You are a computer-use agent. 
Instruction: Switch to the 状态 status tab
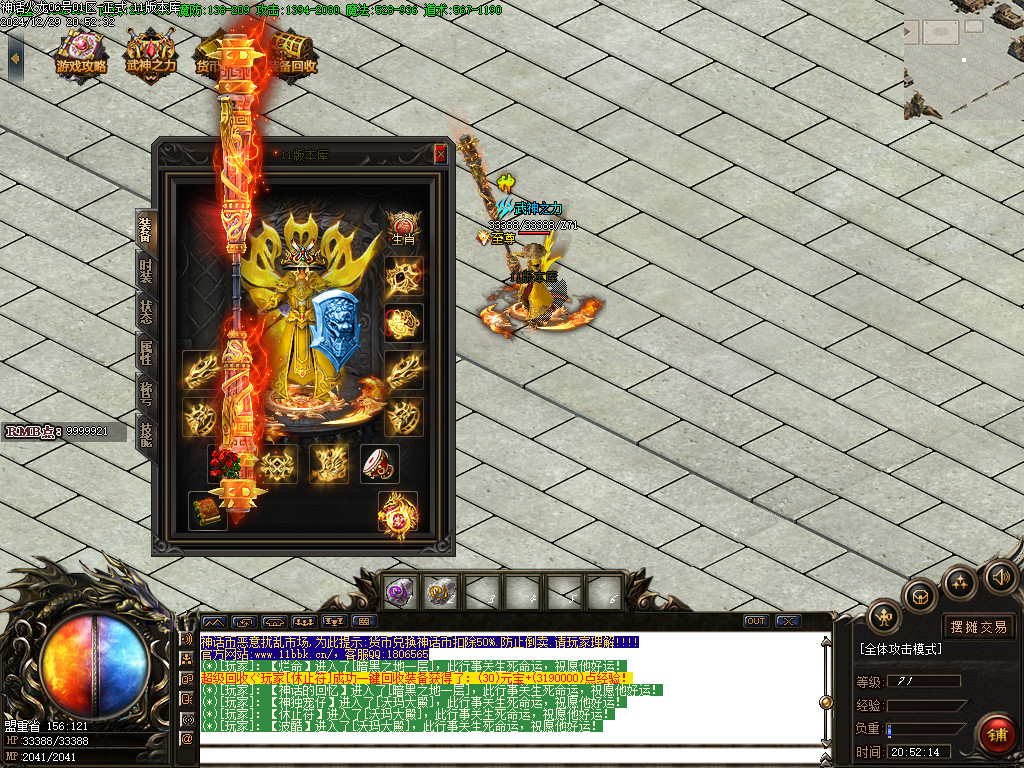(146, 311)
